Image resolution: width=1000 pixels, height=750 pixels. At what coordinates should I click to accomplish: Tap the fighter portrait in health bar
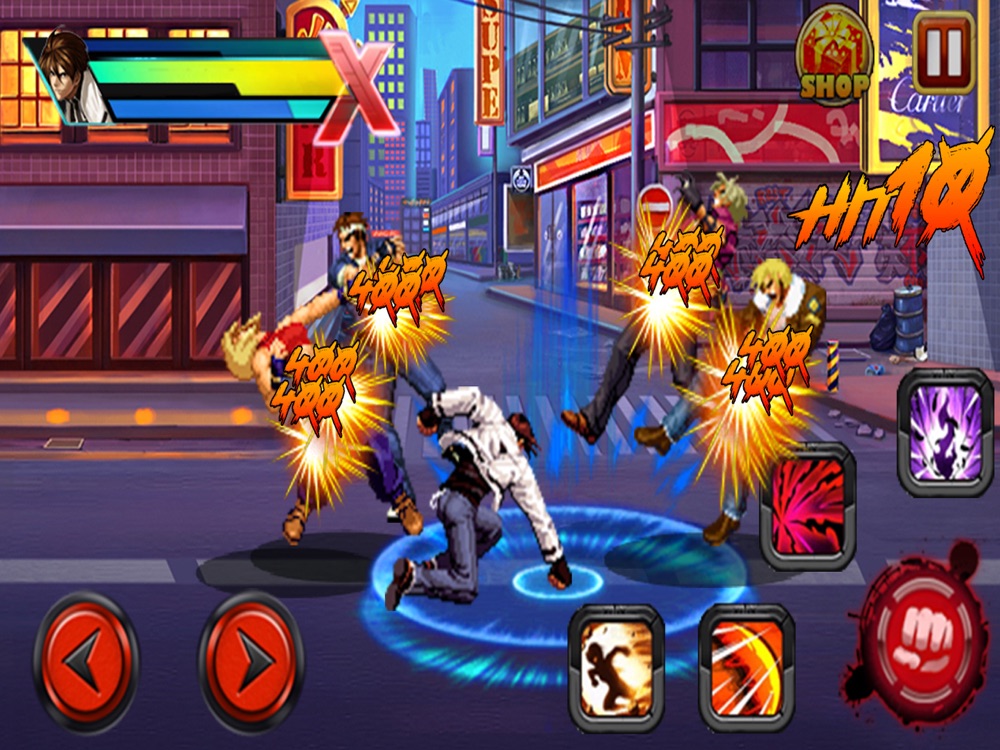(72, 78)
